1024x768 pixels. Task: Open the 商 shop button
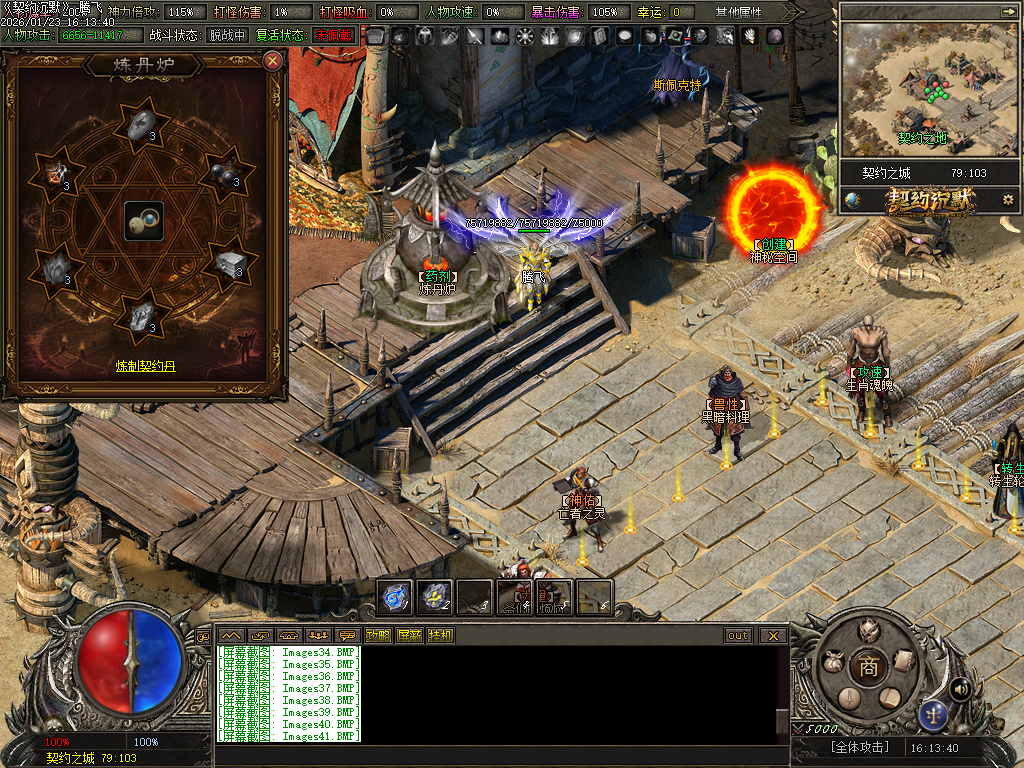[x=868, y=668]
